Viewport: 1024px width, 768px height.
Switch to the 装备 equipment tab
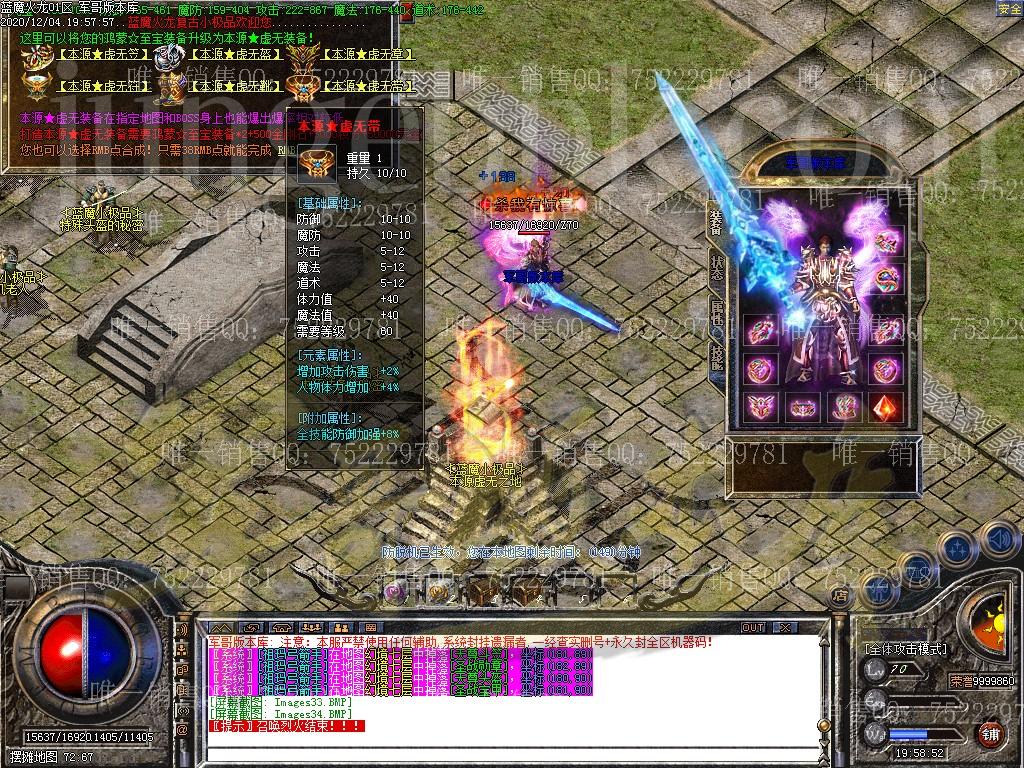tap(716, 220)
